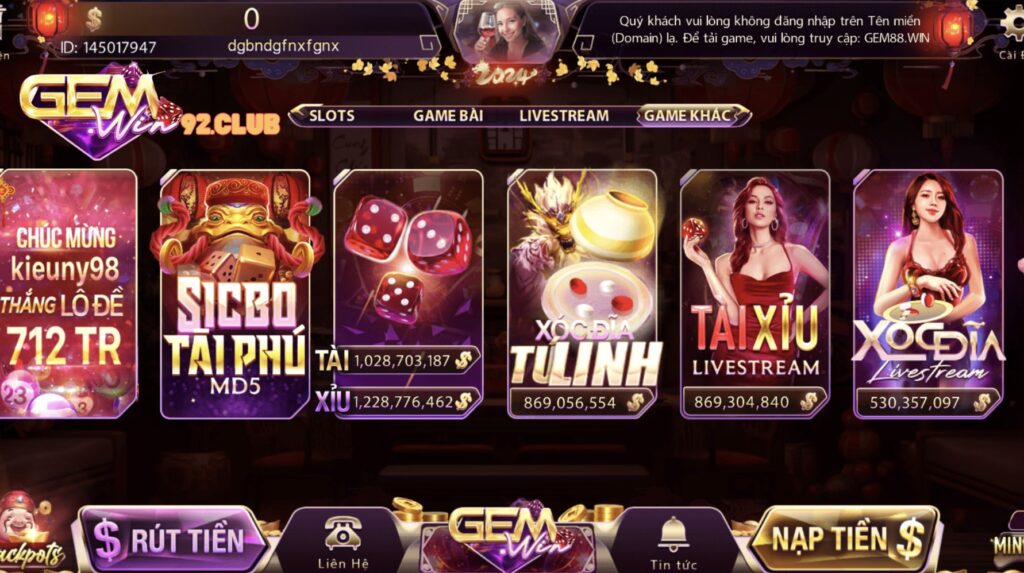Open the GAME BÀI category
The width and height of the screenshot is (1024, 573).
click(448, 116)
